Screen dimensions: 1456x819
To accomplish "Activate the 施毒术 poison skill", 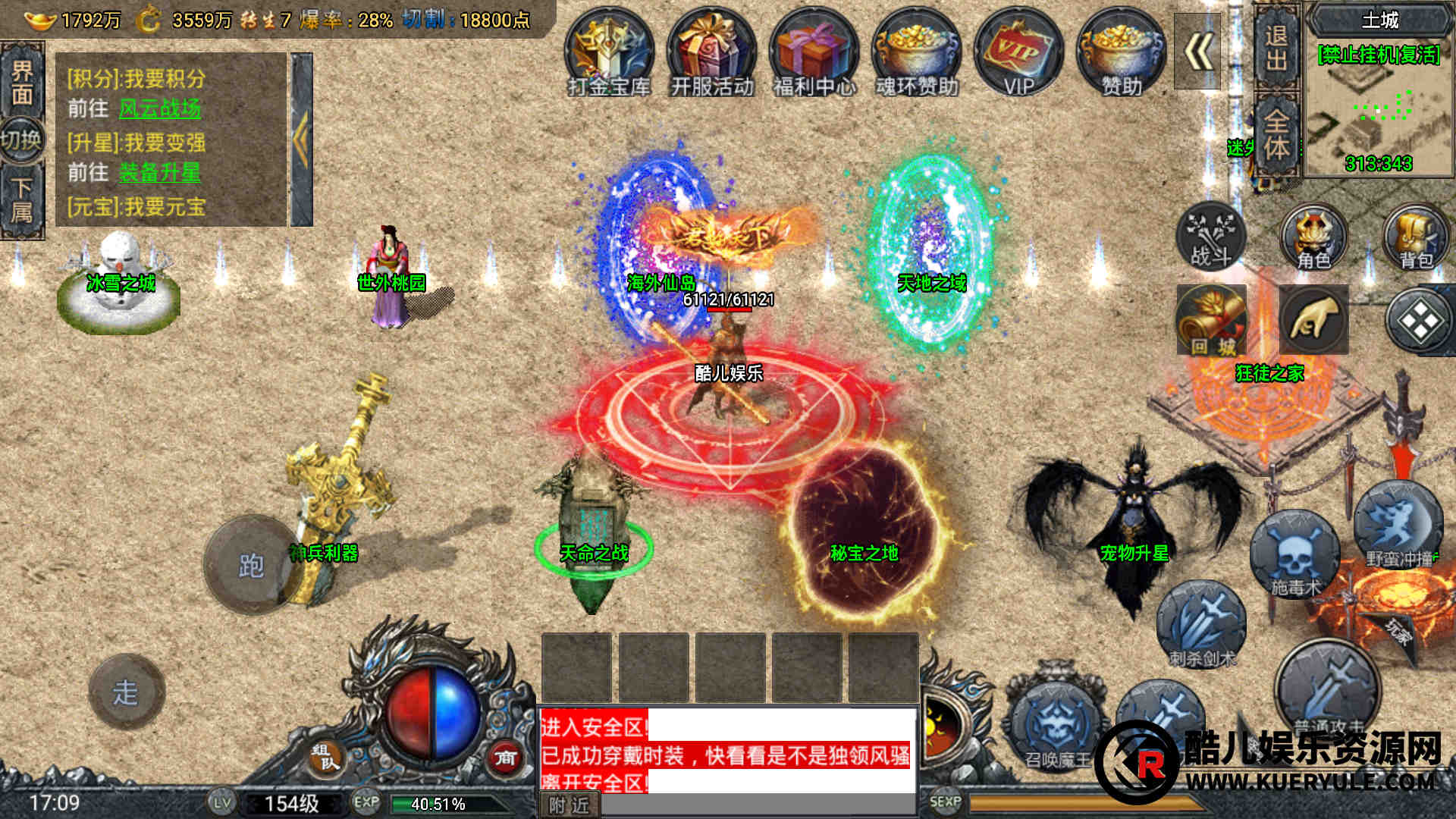I will [1294, 555].
